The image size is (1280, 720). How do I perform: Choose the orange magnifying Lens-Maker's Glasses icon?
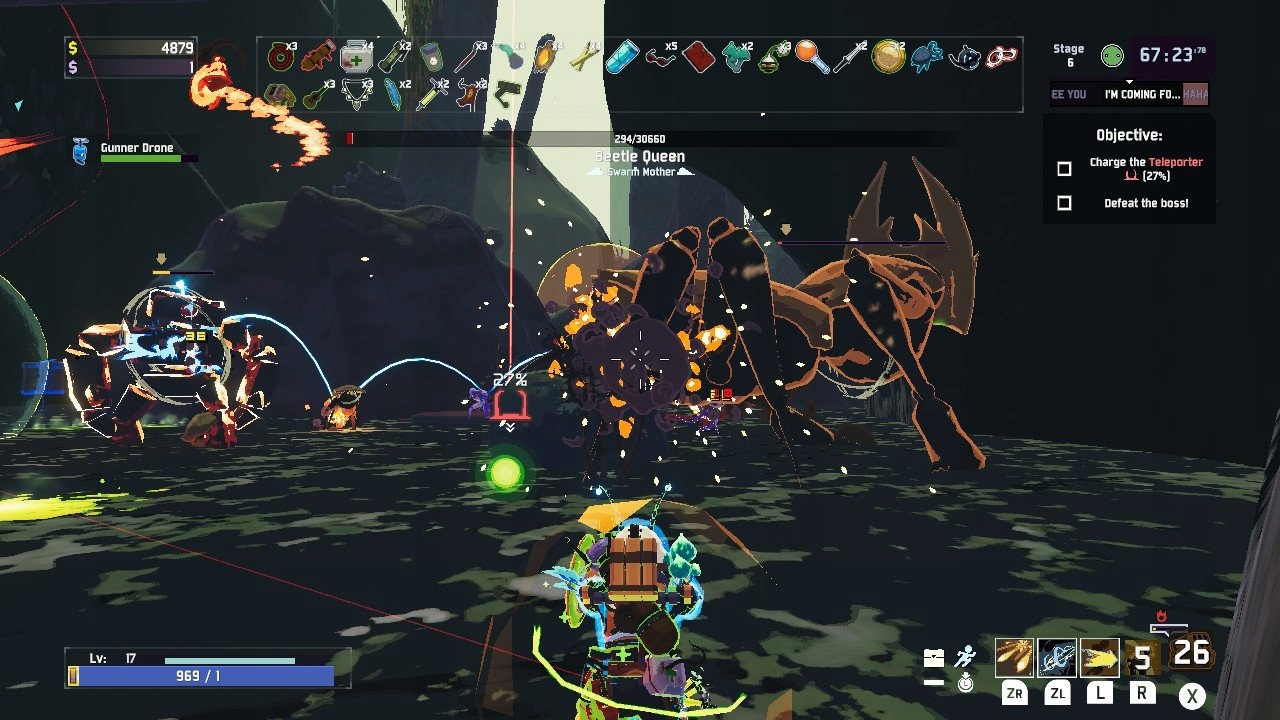coord(811,57)
